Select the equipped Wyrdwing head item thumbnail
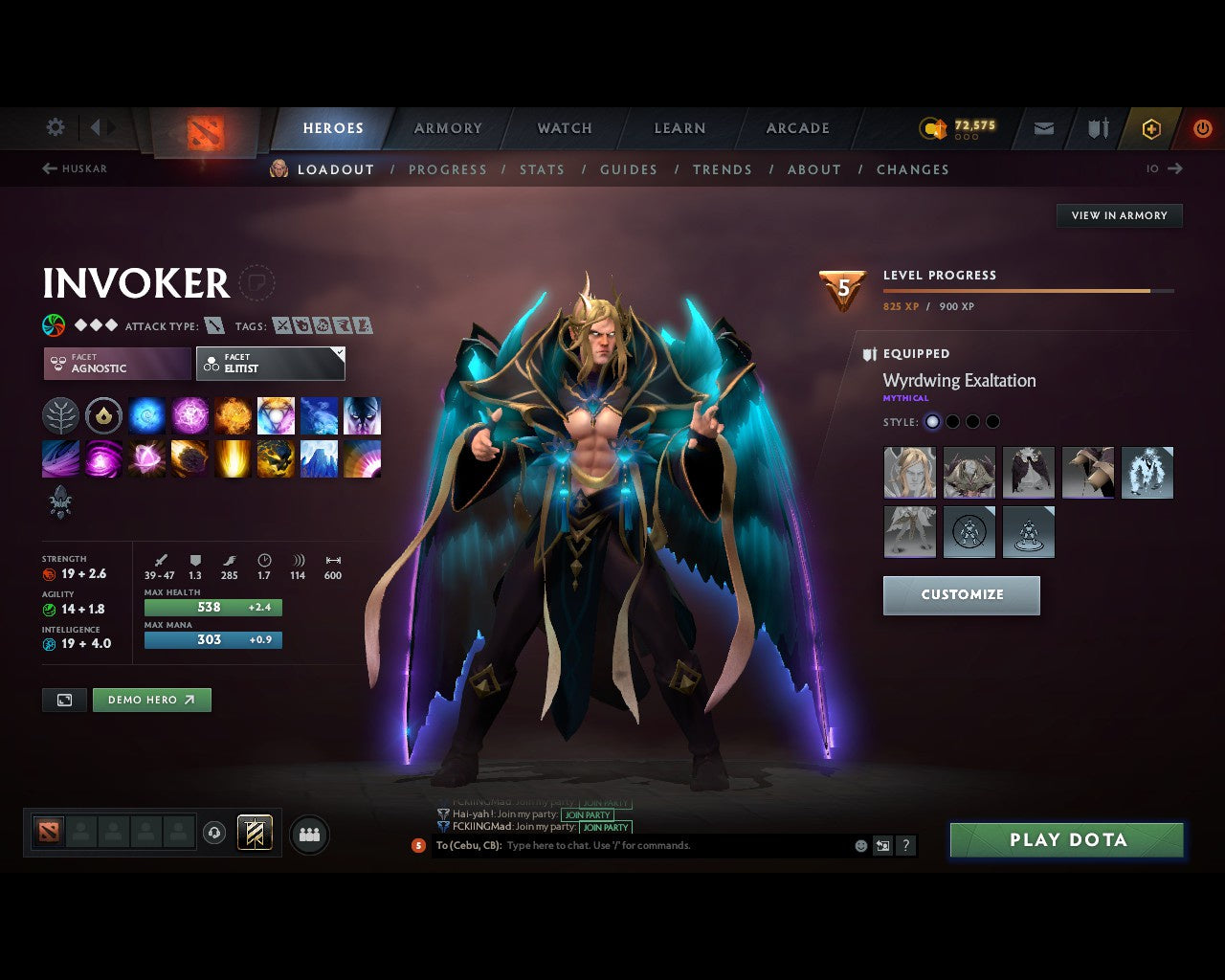The height and width of the screenshot is (980, 1225). (909, 472)
